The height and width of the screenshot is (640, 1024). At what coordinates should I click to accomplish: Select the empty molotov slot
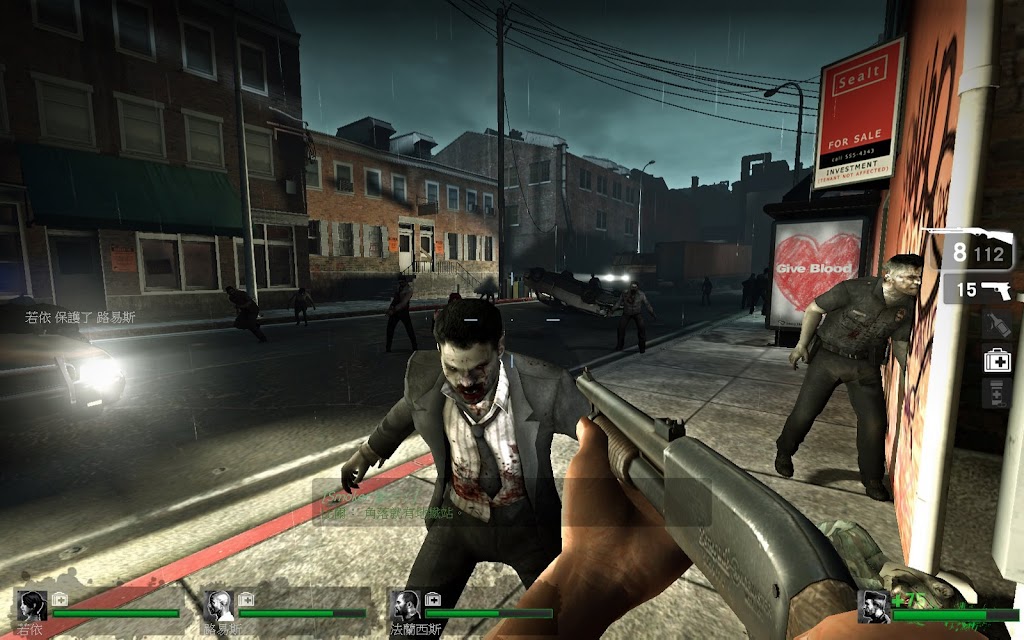tap(996, 324)
